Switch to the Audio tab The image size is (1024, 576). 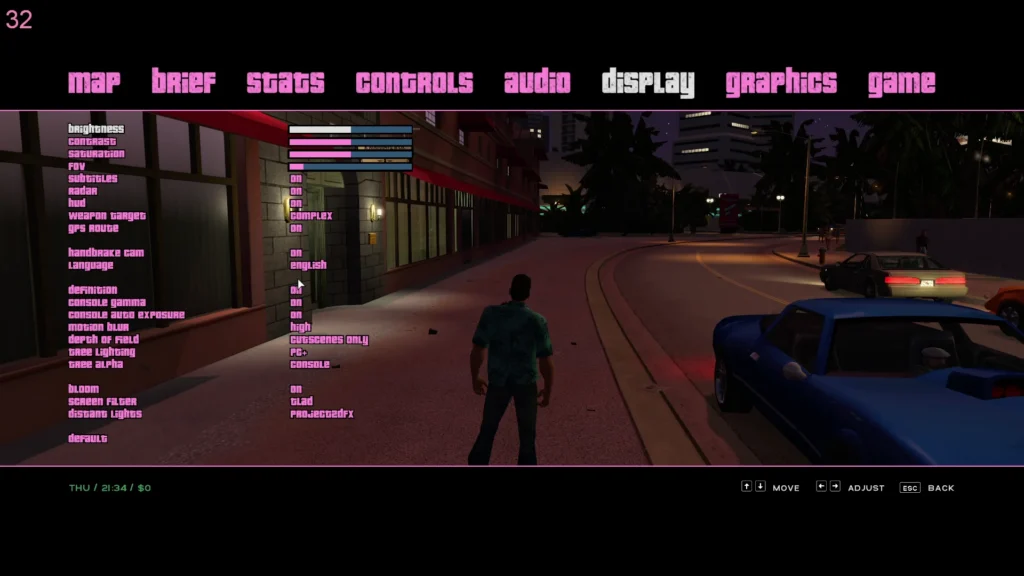tap(537, 82)
